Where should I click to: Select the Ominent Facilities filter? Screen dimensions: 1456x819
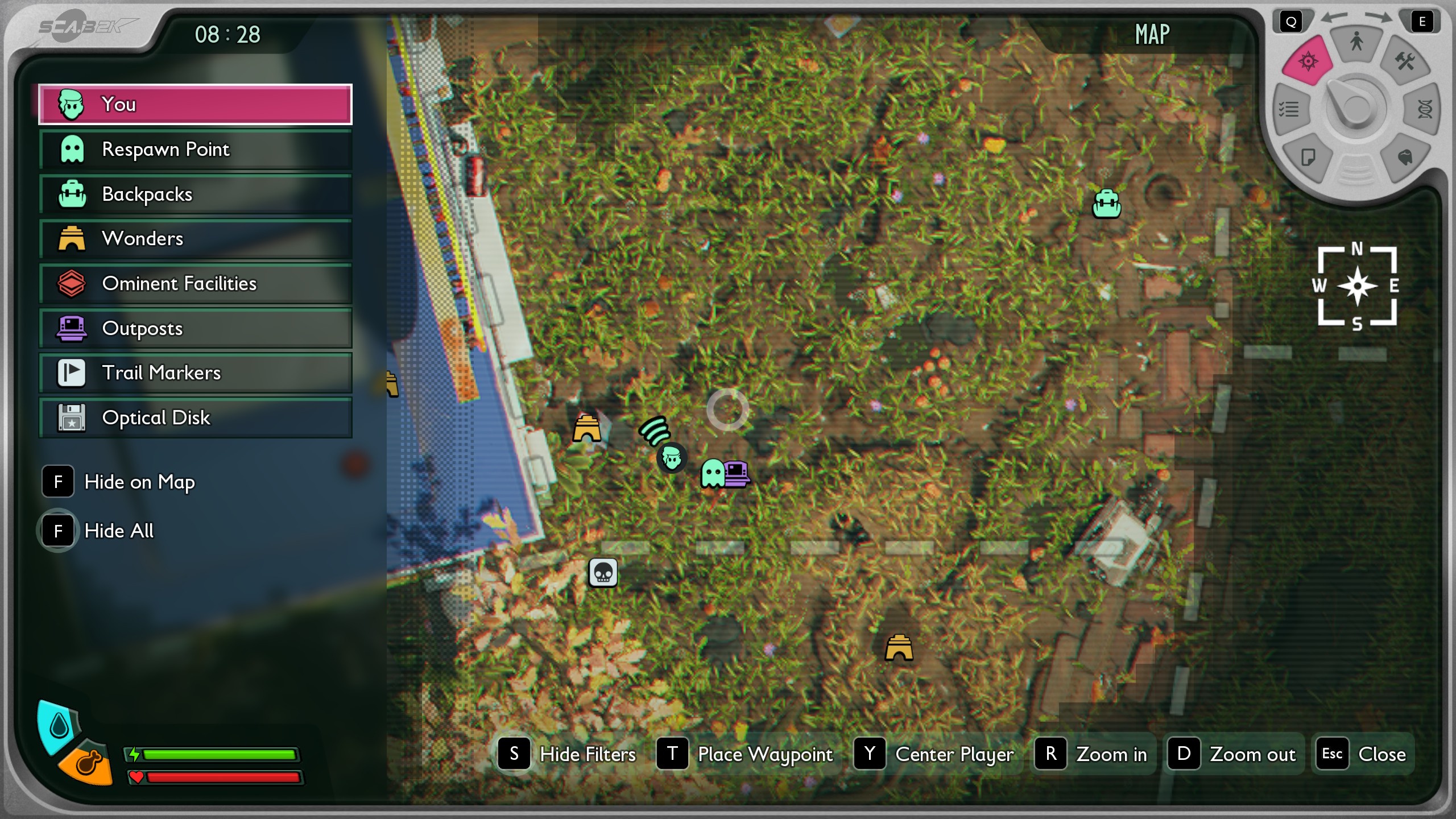coord(195,284)
